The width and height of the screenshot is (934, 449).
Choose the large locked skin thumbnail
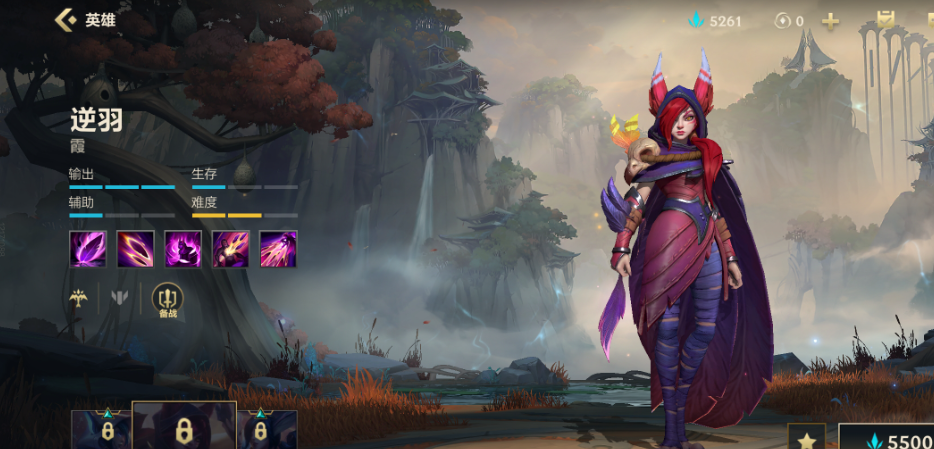click(x=184, y=426)
